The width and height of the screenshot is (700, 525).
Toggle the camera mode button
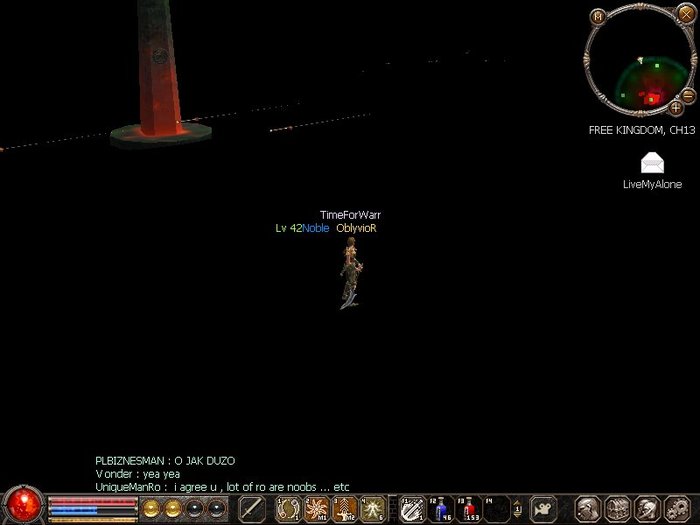(543, 508)
